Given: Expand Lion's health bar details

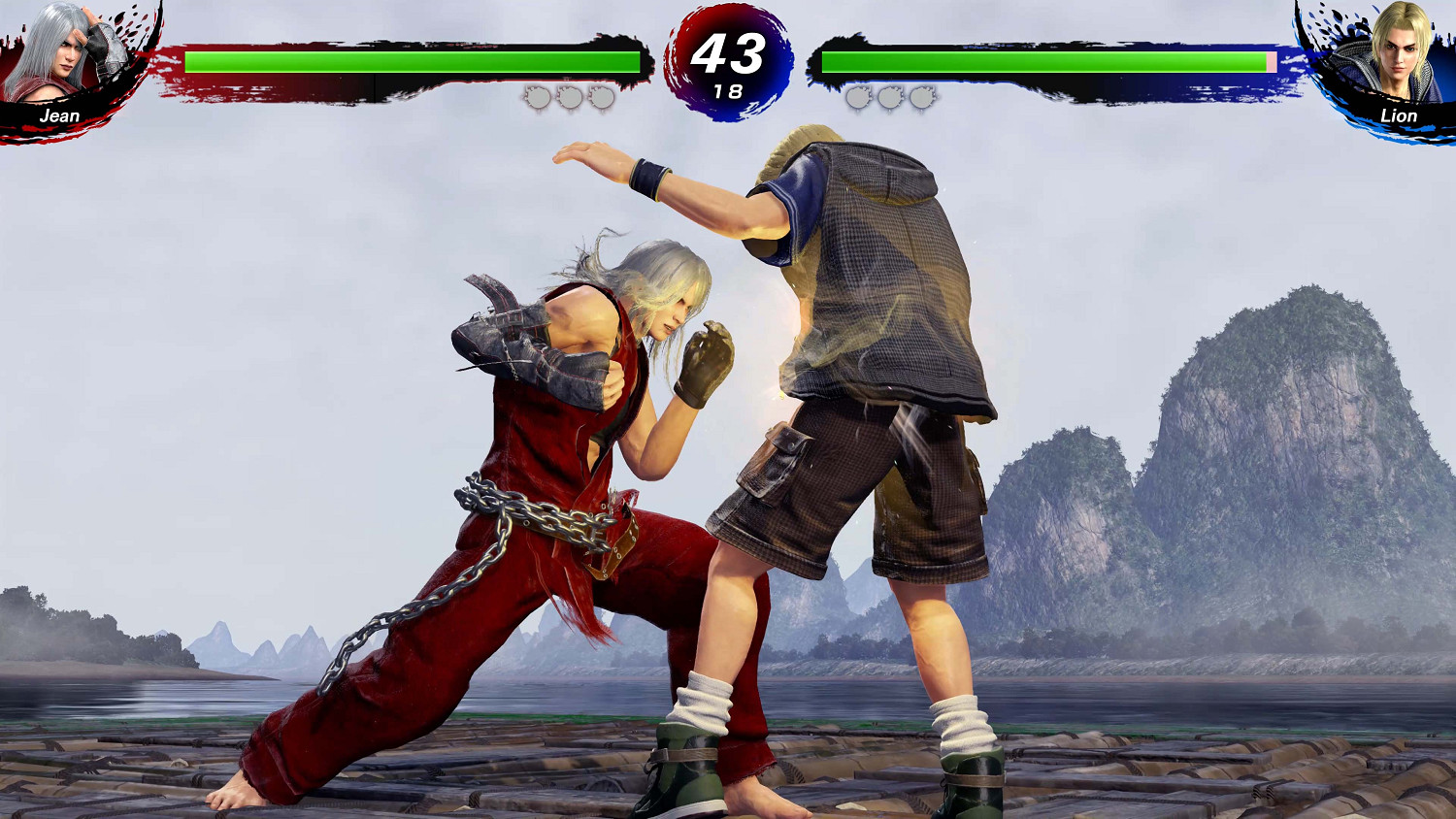Looking at the screenshot, I should [1043, 60].
